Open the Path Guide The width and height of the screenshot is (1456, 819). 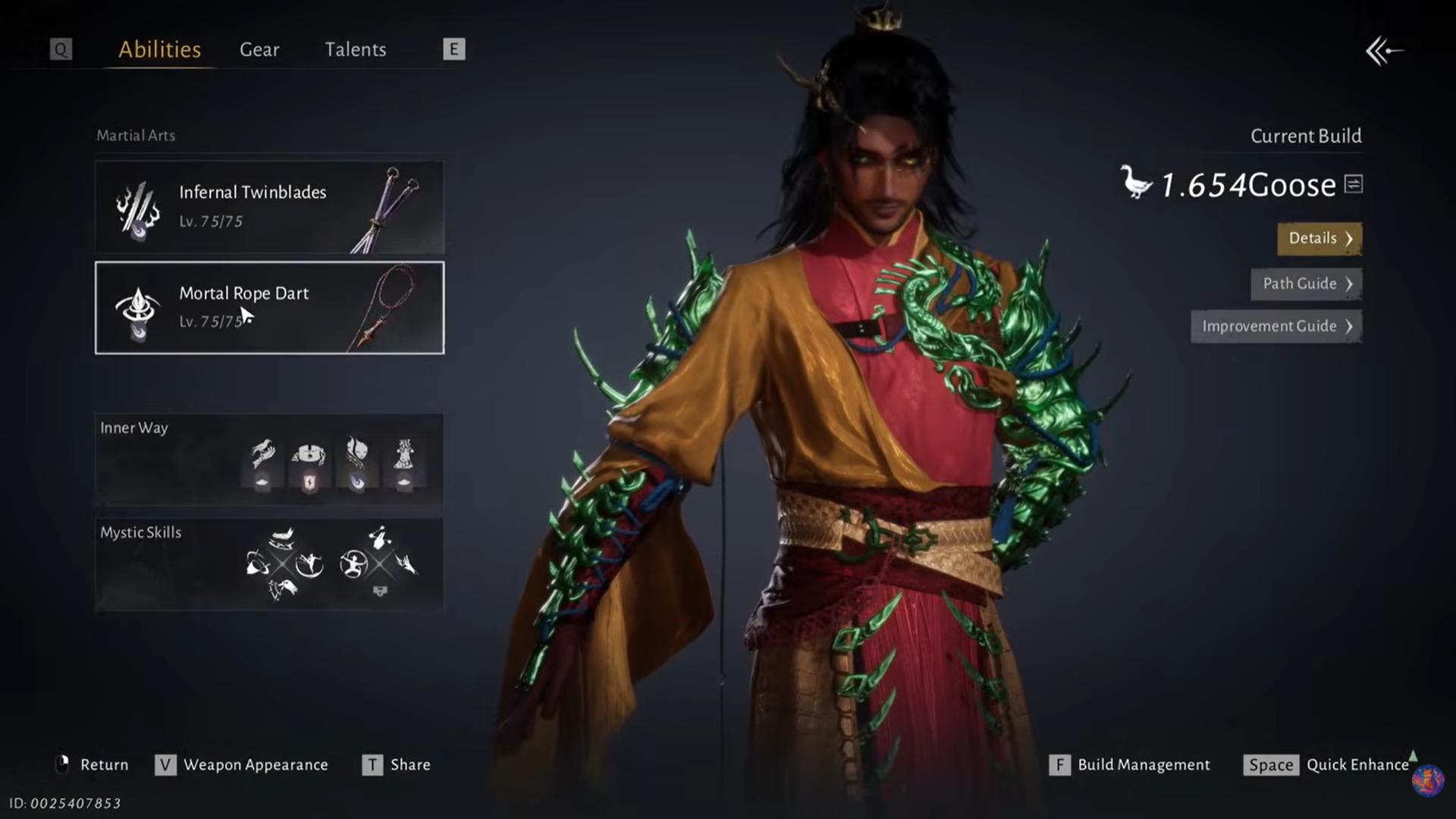1306,284
